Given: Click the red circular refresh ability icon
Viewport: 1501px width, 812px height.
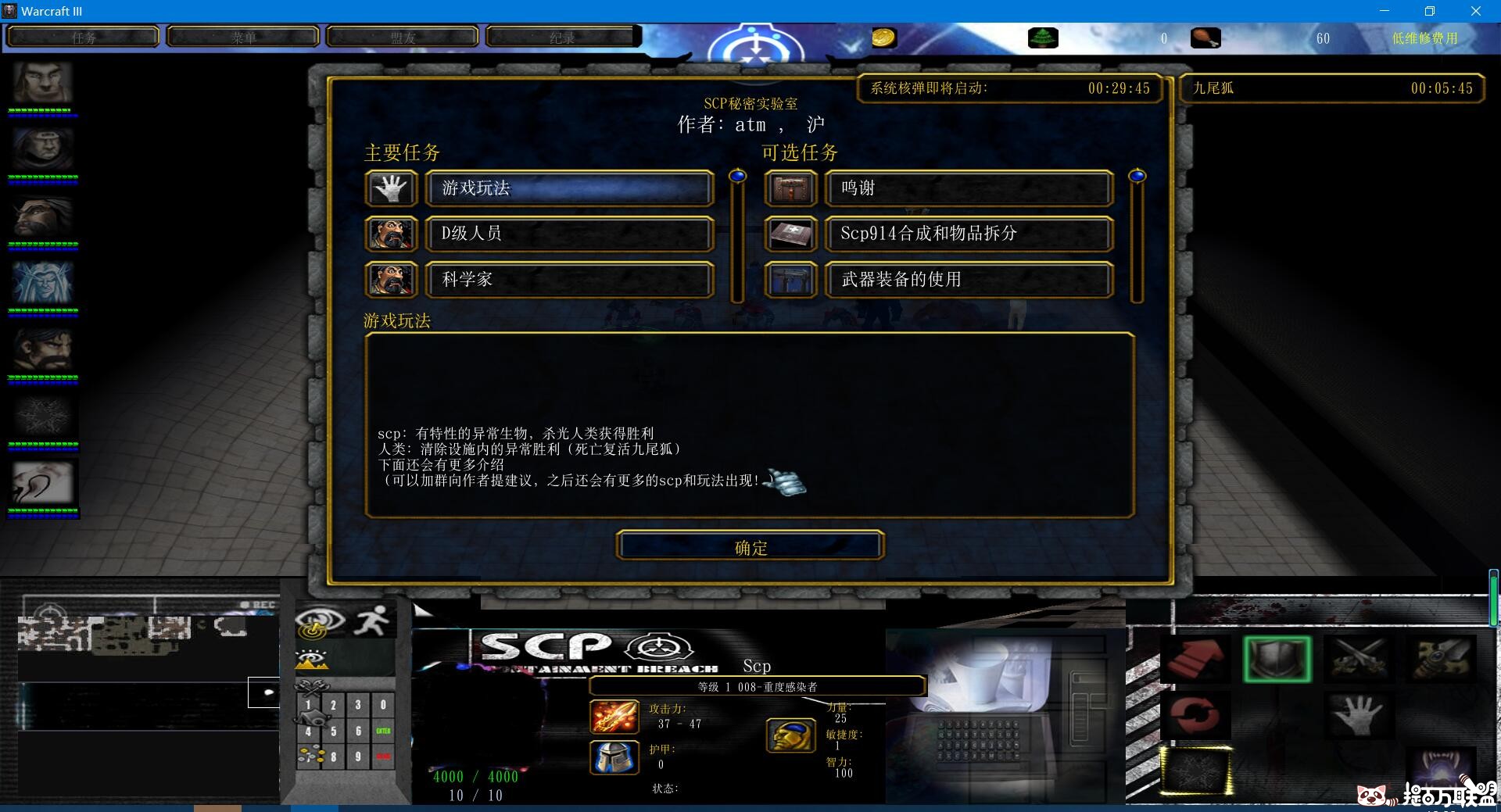Looking at the screenshot, I should 1198,715.
